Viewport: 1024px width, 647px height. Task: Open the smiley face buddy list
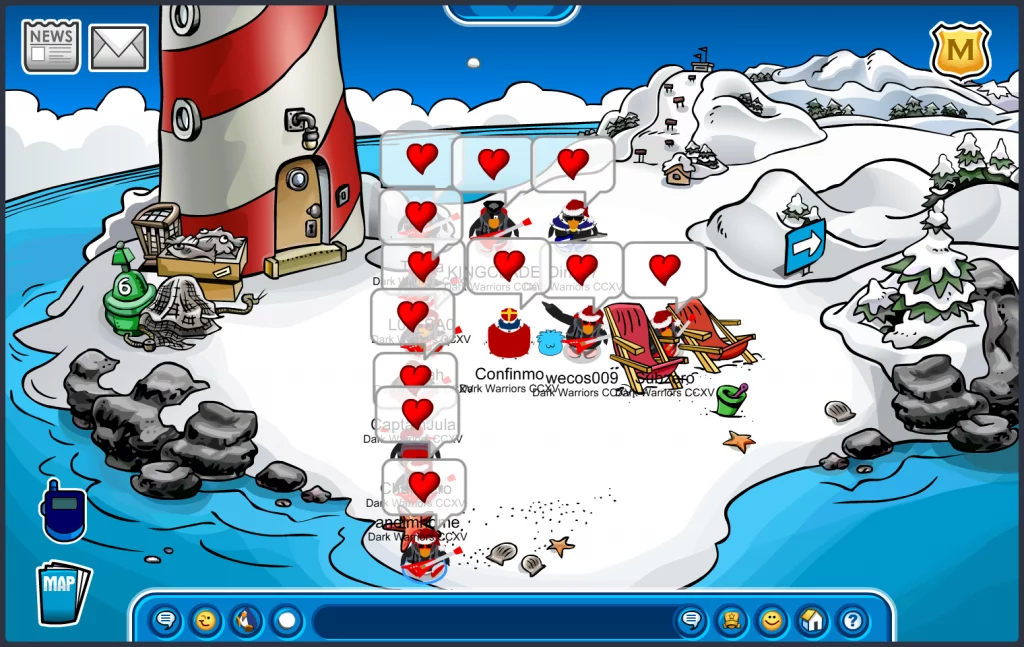click(772, 621)
